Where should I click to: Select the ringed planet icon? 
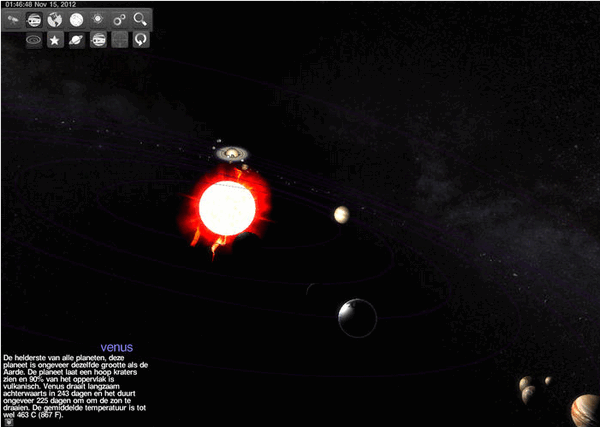point(77,41)
